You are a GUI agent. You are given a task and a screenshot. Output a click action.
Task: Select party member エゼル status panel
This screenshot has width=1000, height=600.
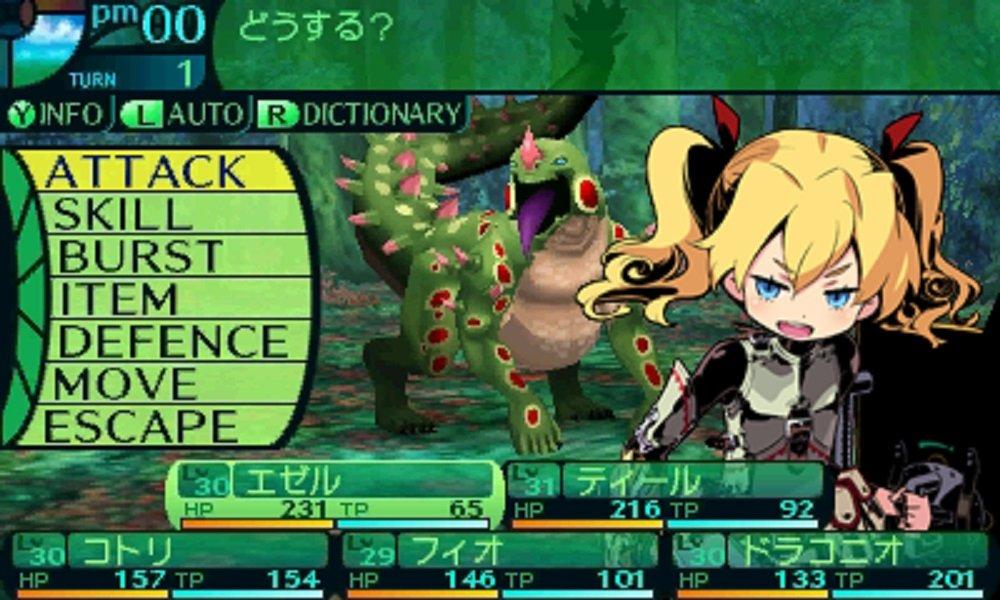pos(335,494)
